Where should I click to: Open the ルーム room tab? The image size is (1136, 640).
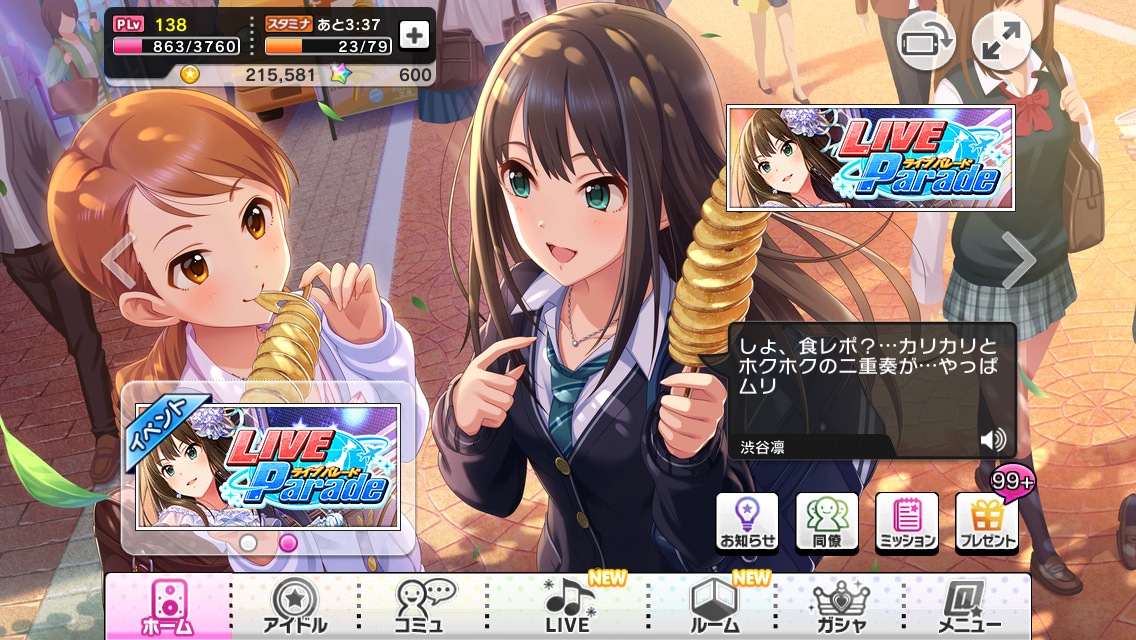tap(716, 606)
